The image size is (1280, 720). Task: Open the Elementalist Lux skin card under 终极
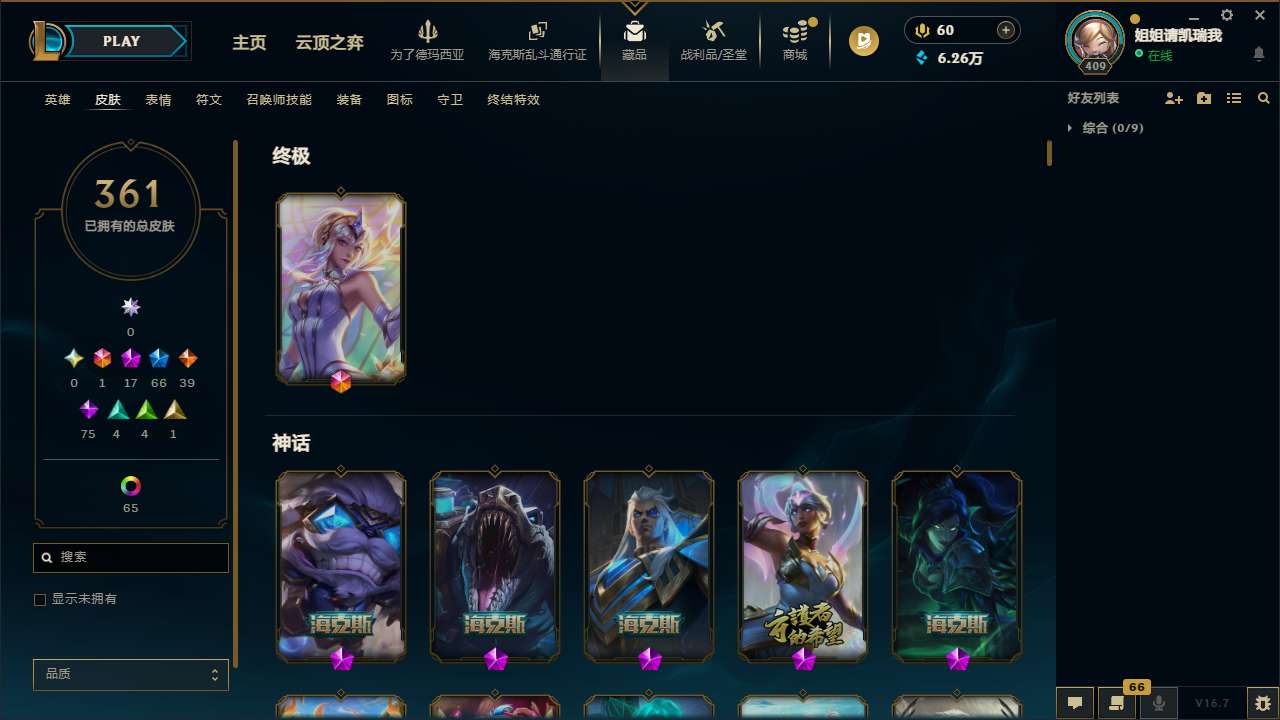(x=341, y=288)
